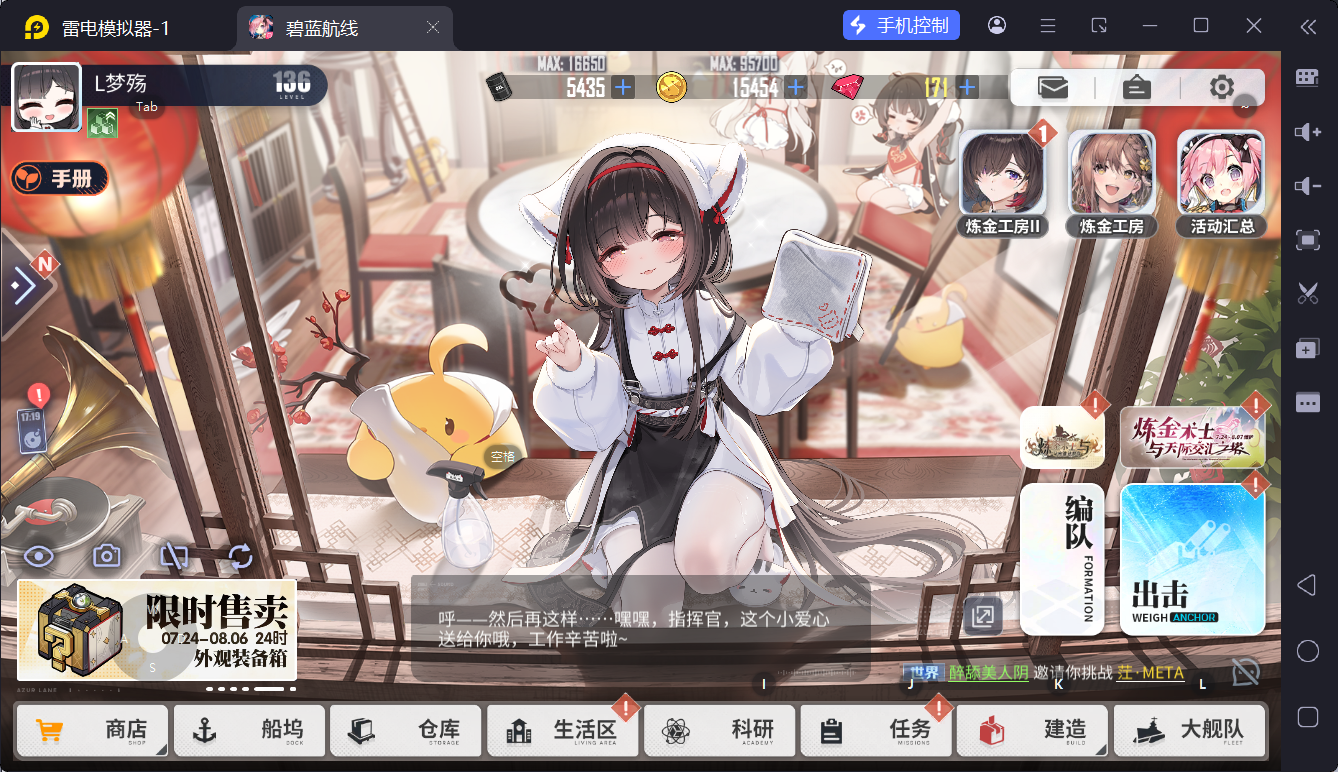This screenshot has width=1338, height=772.
Task: Open the emulator hamburger menu
Action: (1047, 25)
